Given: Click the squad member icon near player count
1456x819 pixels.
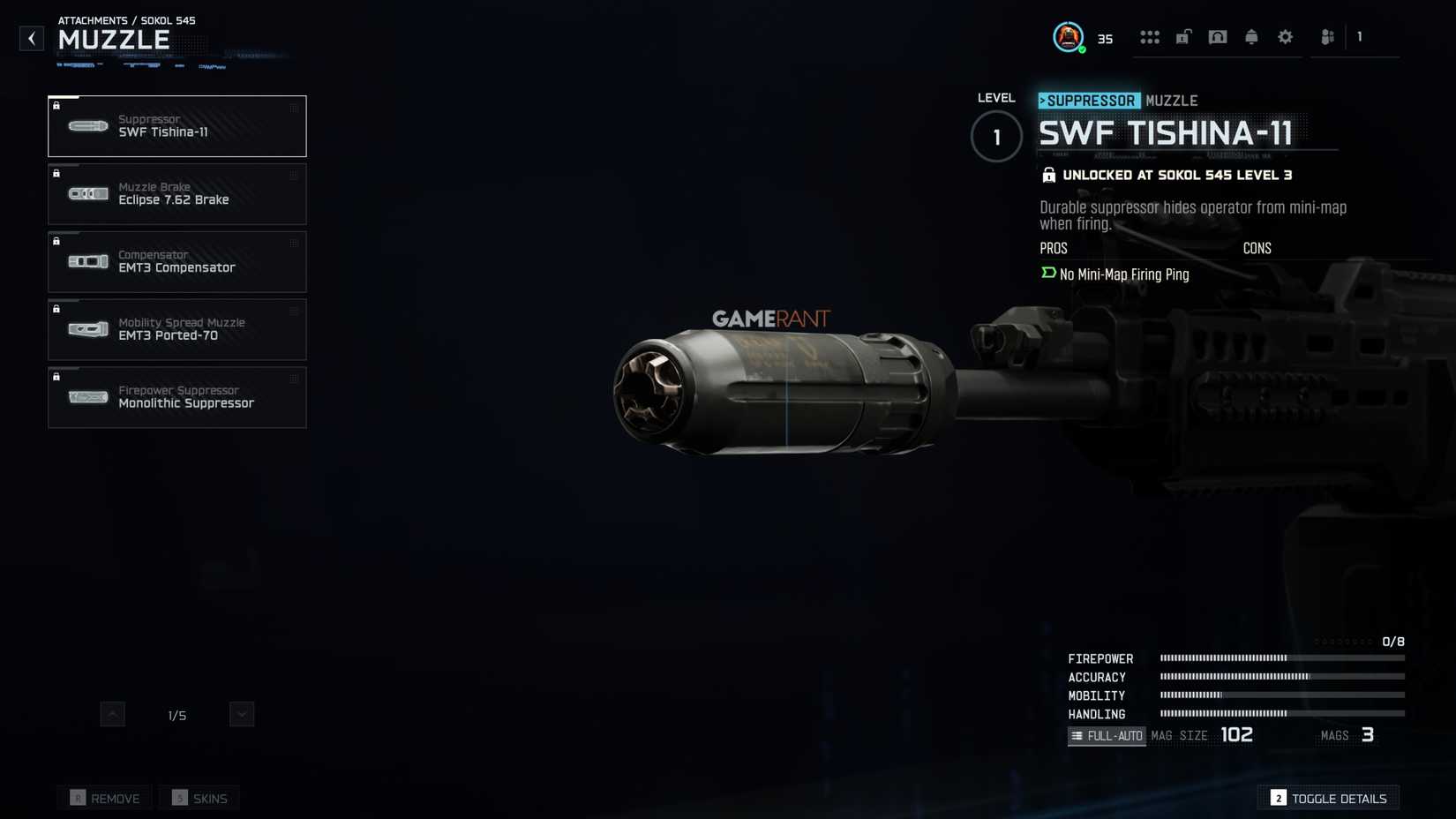Looking at the screenshot, I should click(x=1327, y=37).
